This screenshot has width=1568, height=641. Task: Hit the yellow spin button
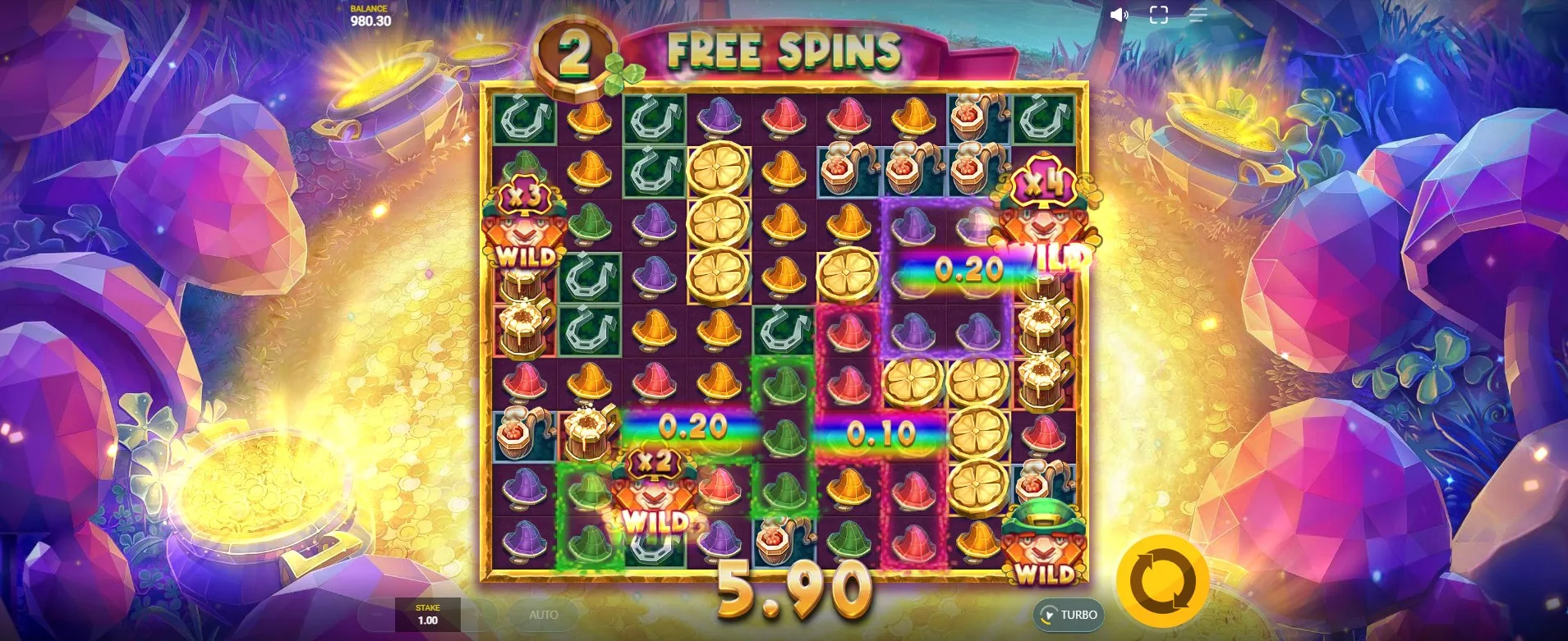click(x=1162, y=580)
